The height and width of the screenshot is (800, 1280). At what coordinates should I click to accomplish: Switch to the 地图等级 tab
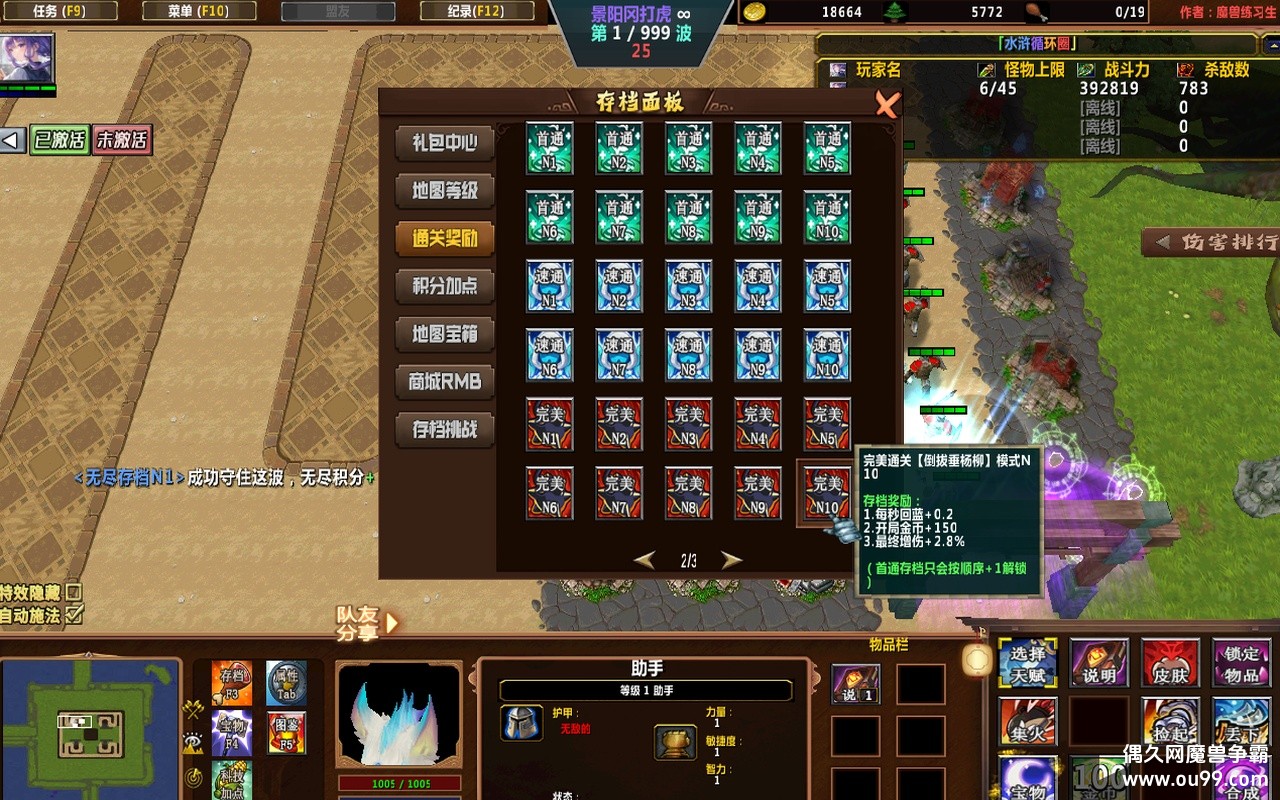click(445, 190)
